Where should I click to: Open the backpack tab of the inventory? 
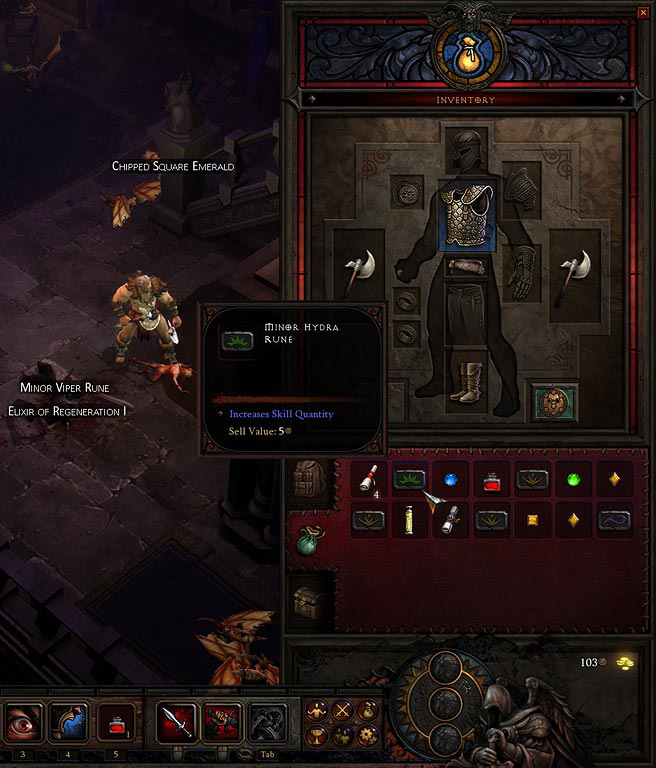307,480
